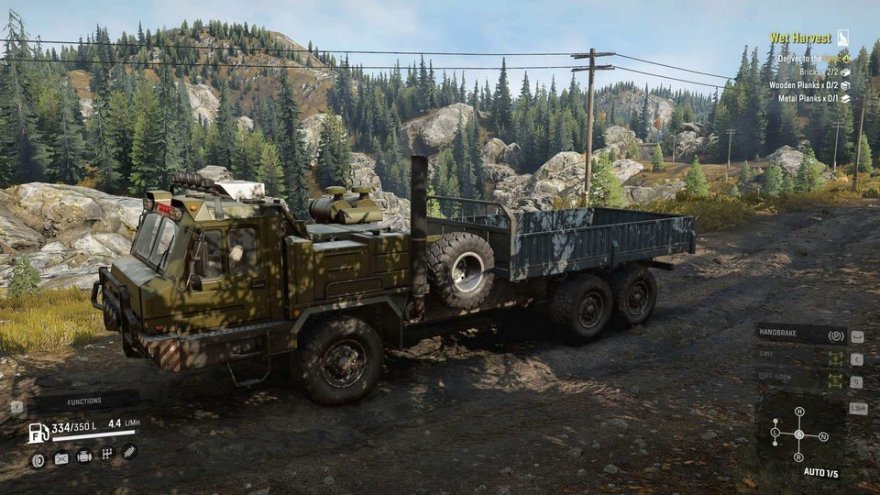880x495 pixels.
Task: Open the Wet Harvest mission tracker
Action: click(x=800, y=38)
